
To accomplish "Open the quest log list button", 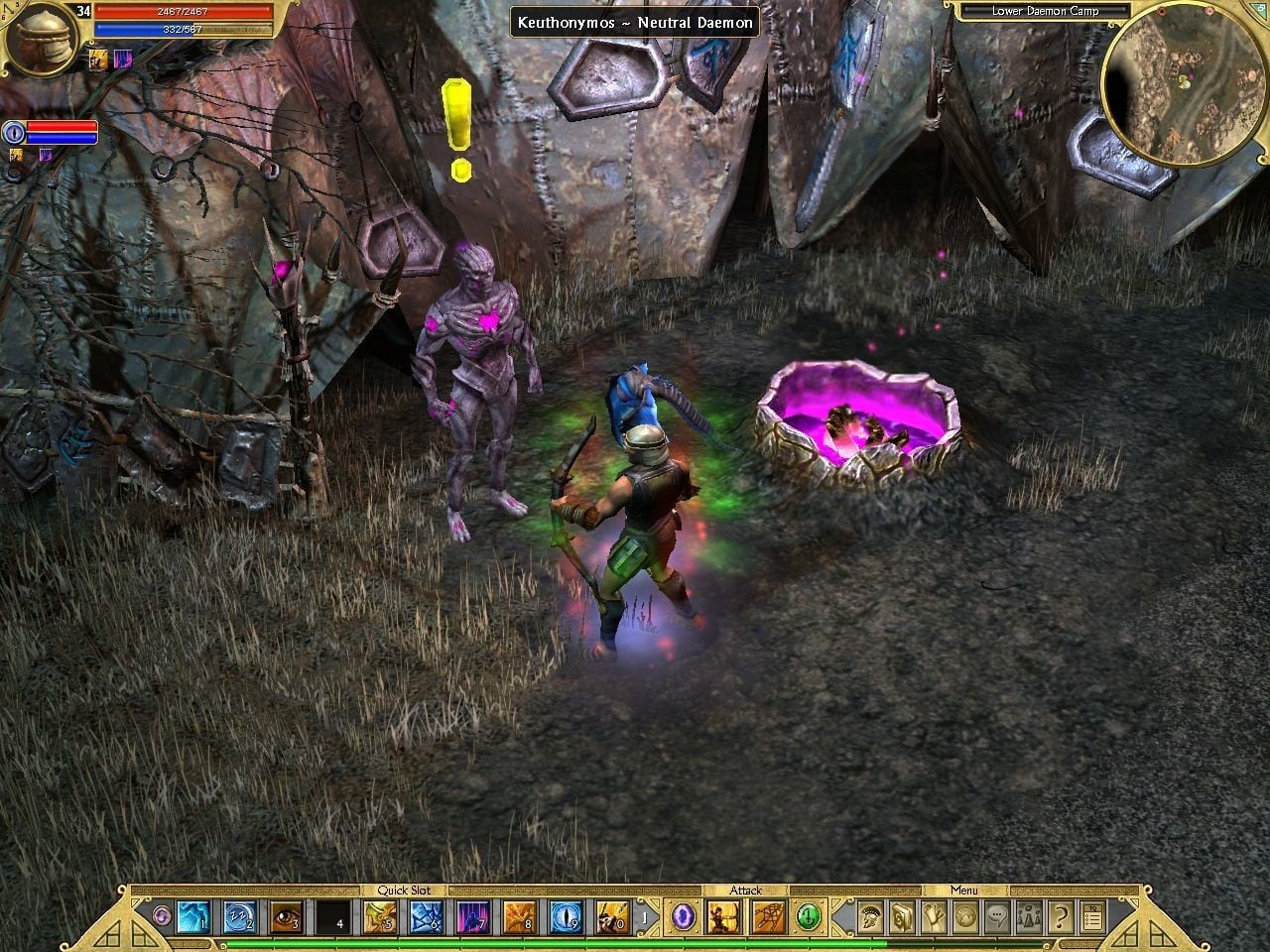I will pyautogui.click(x=1091, y=918).
